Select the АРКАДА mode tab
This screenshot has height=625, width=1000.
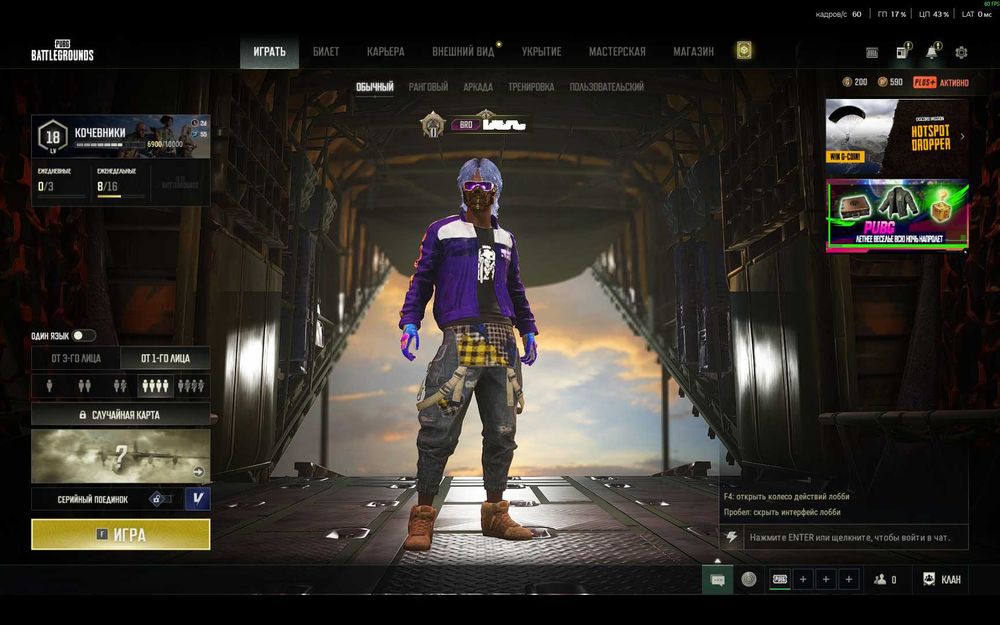[x=478, y=88]
